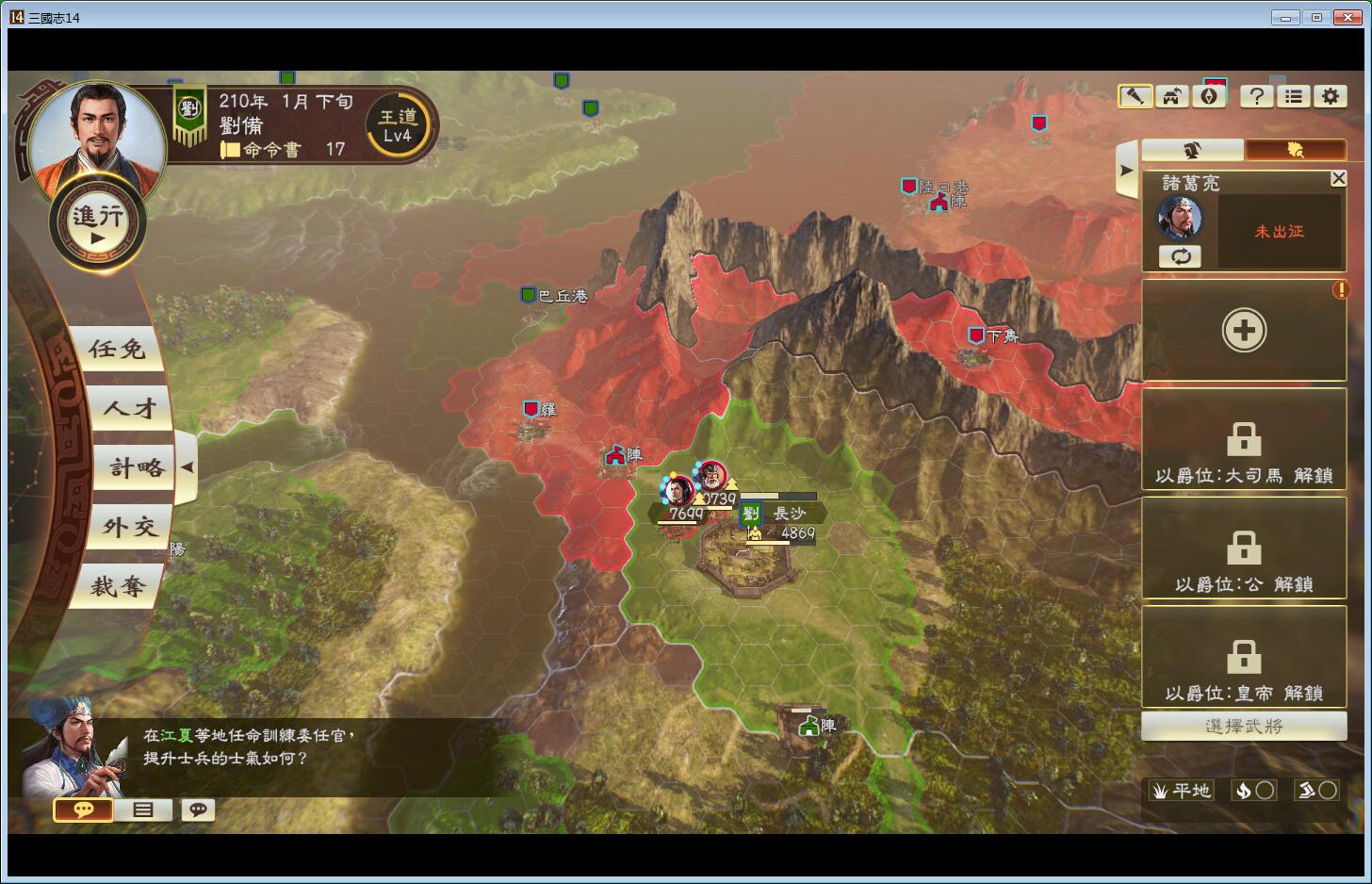The width and height of the screenshot is (1372, 884).
Task: Open help with the question mark button
Action: (1256, 96)
